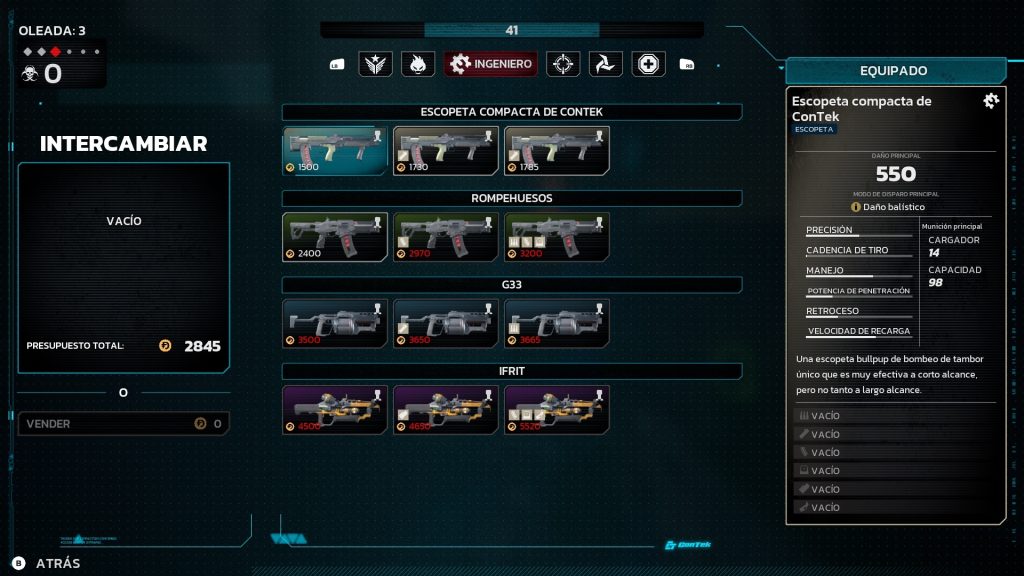Choose the 3650 G33 variant
Viewport: 1024px width, 576px height.
pos(446,323)
